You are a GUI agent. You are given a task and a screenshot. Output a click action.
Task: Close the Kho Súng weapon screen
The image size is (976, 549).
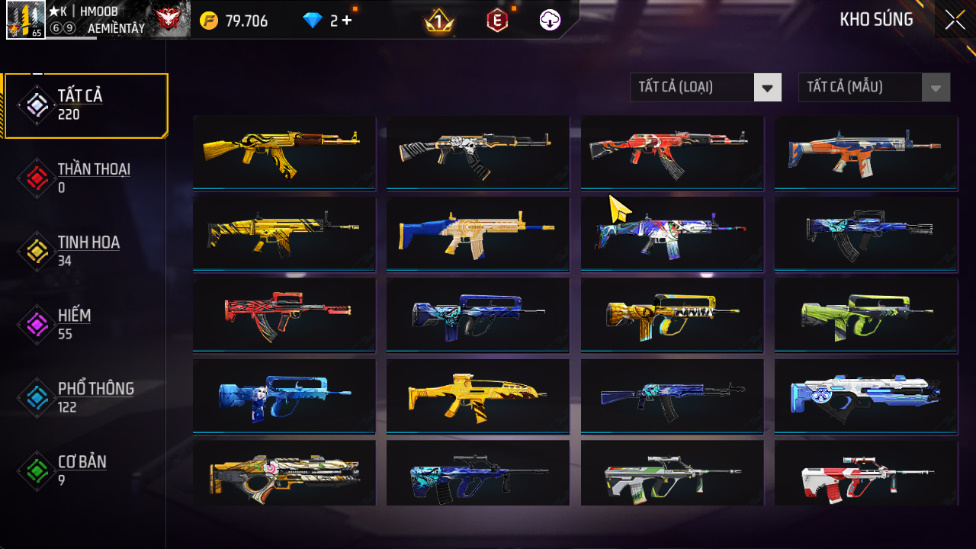954,20
